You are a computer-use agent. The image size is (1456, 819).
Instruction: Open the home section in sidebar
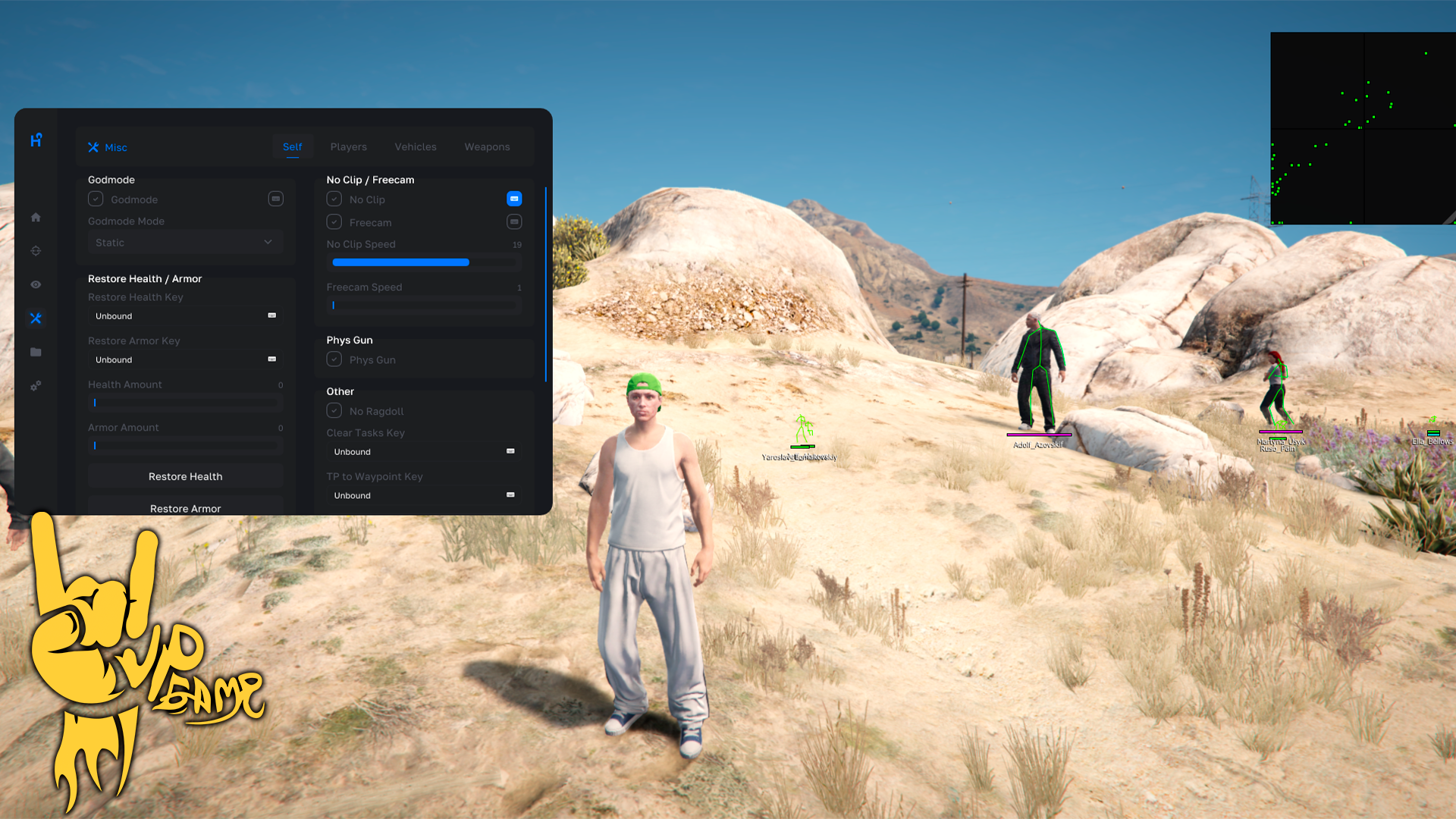tap(36, 218)
